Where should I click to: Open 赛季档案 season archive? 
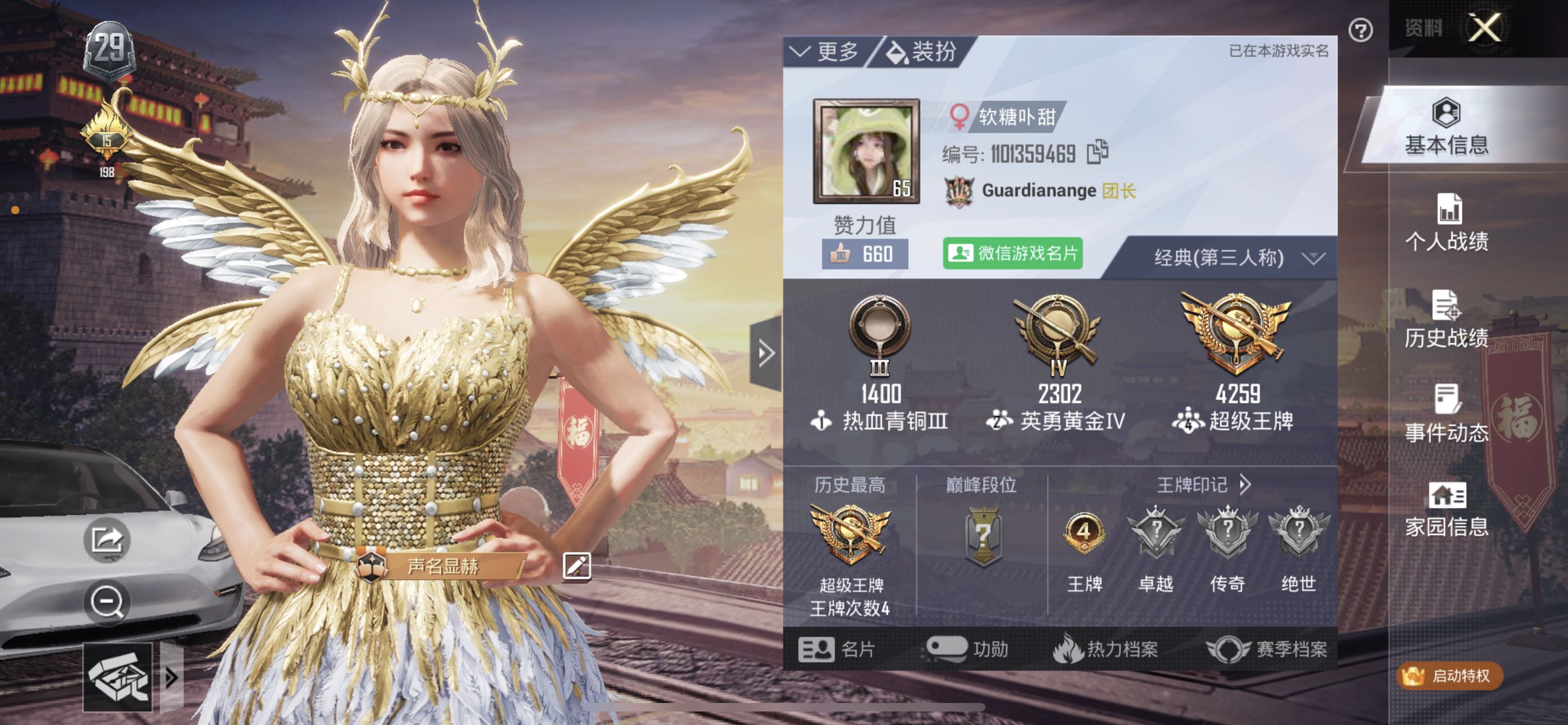(x=1267, y=649)
